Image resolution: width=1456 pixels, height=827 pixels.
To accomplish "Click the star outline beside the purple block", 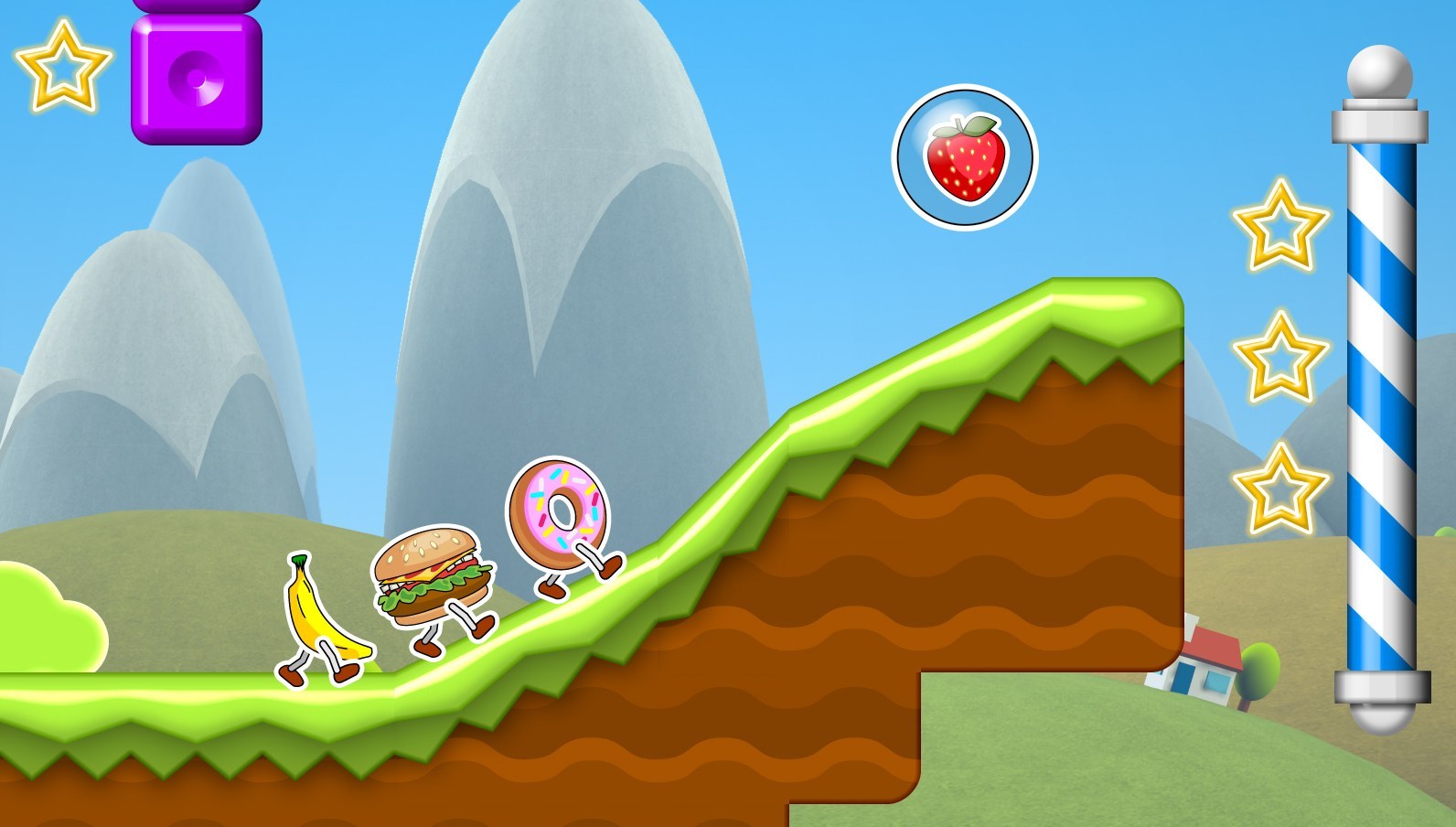I will pyautogui.click(x=62, y=66).
